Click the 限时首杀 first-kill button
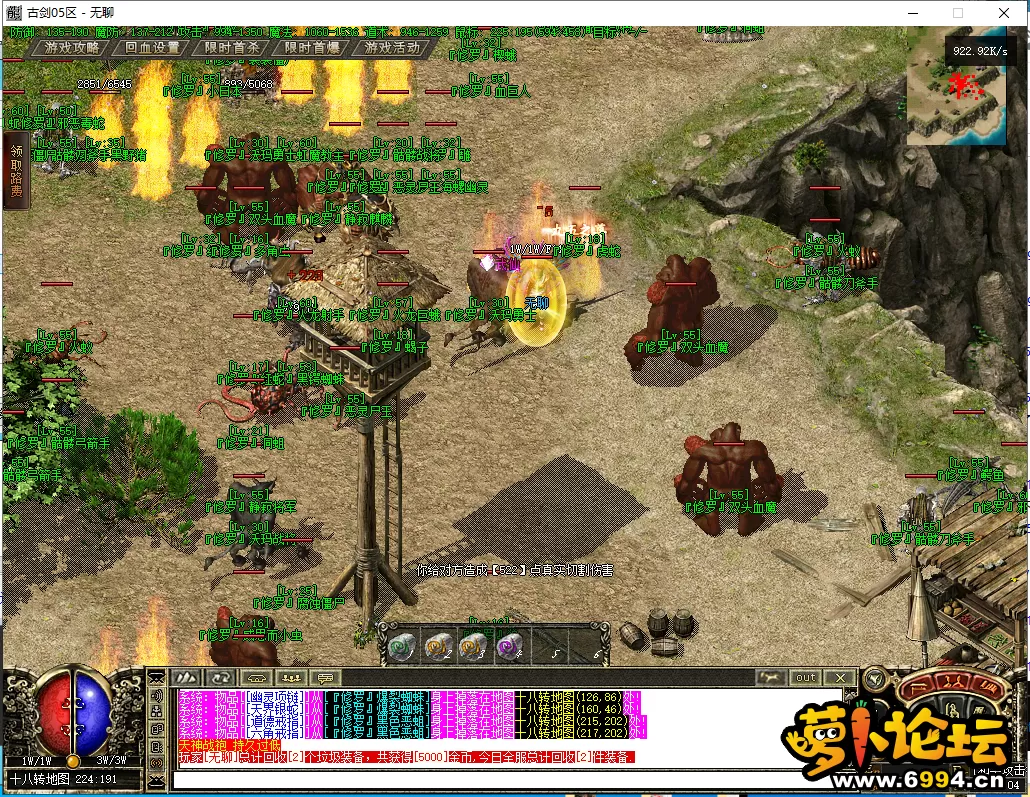The width and height of the screenshot is (1030, 797). point(232,47)
